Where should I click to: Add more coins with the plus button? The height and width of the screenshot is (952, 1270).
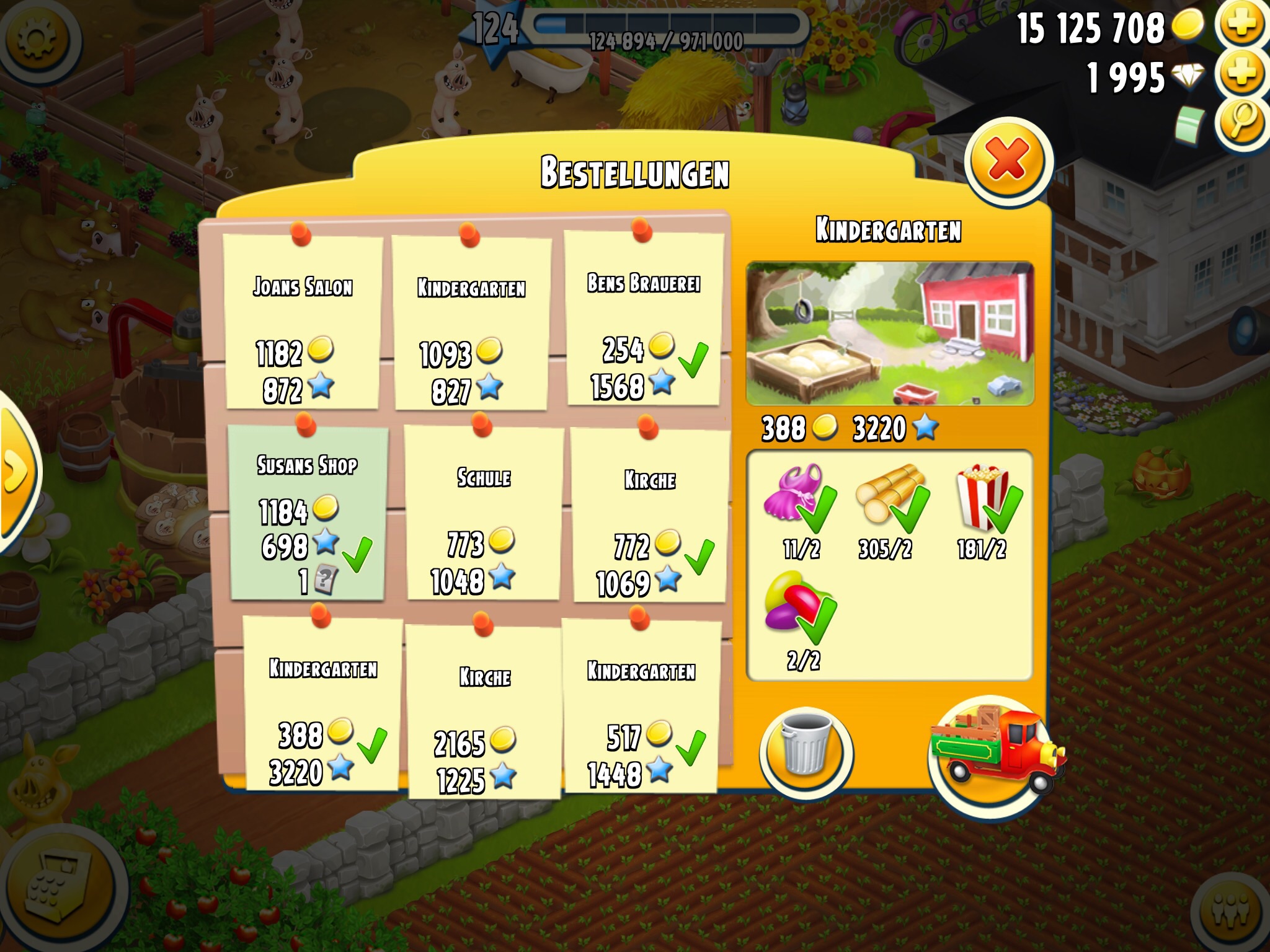1241,25
